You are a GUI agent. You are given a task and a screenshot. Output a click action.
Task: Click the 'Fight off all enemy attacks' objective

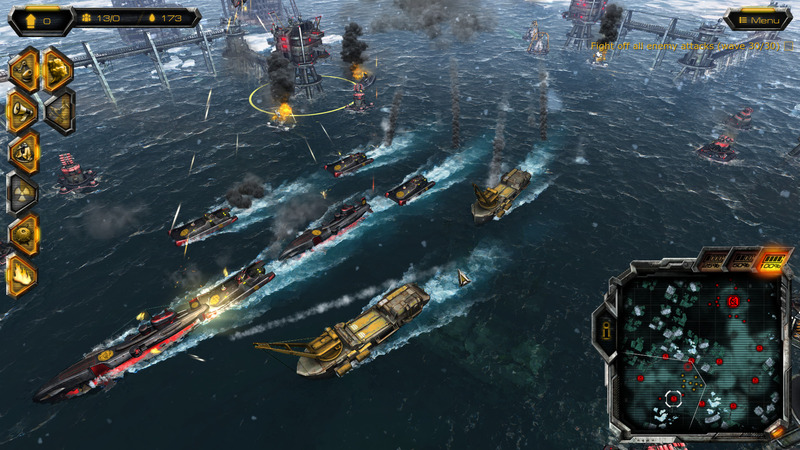690,46
